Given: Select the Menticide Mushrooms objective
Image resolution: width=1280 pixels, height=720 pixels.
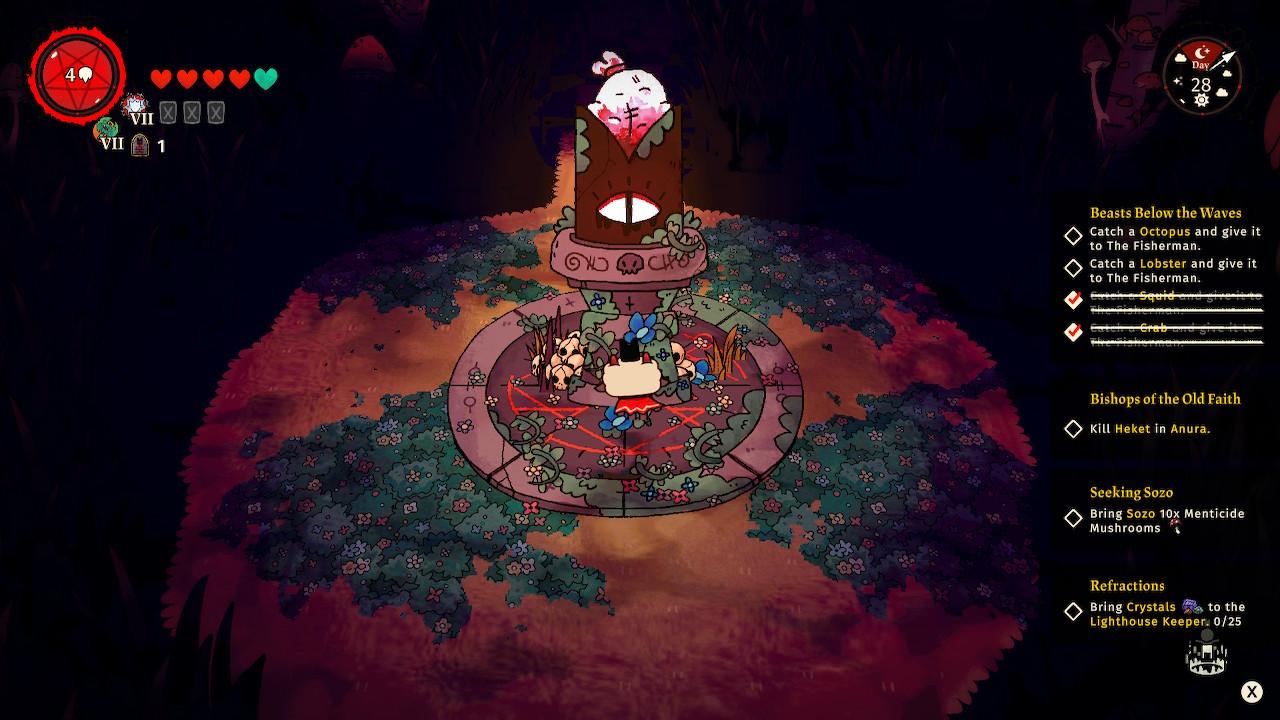Looking at the screenshot, I should (x=1166, y=520).
